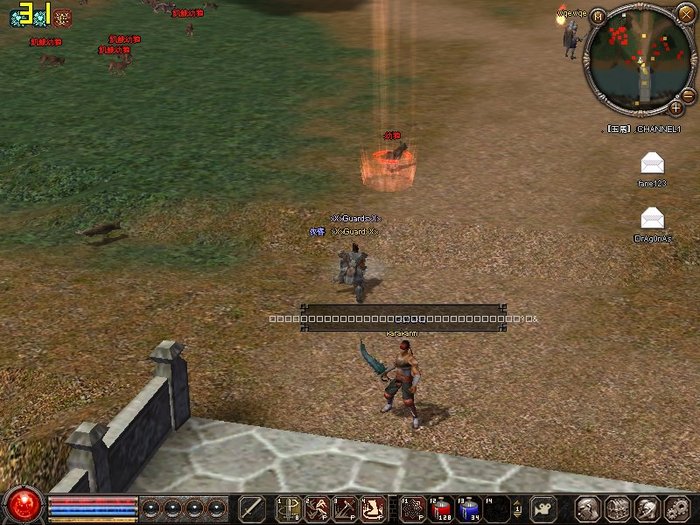Open the character window helmet-head icon
The image size is (700, 525).
(x=589, y=508)
